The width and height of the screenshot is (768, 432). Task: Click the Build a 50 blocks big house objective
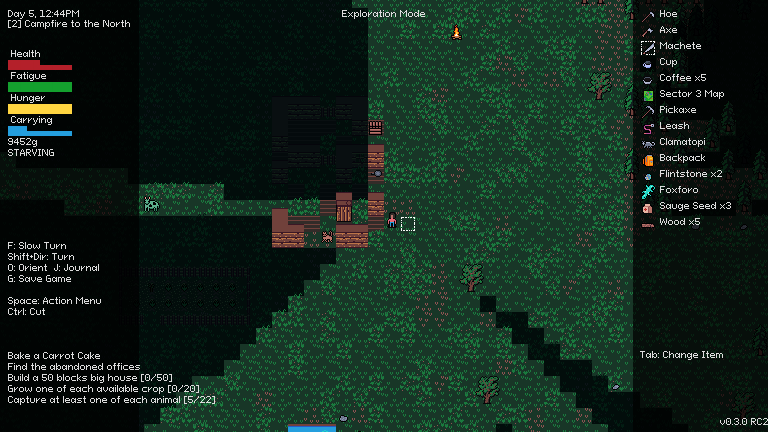(98, 378)
